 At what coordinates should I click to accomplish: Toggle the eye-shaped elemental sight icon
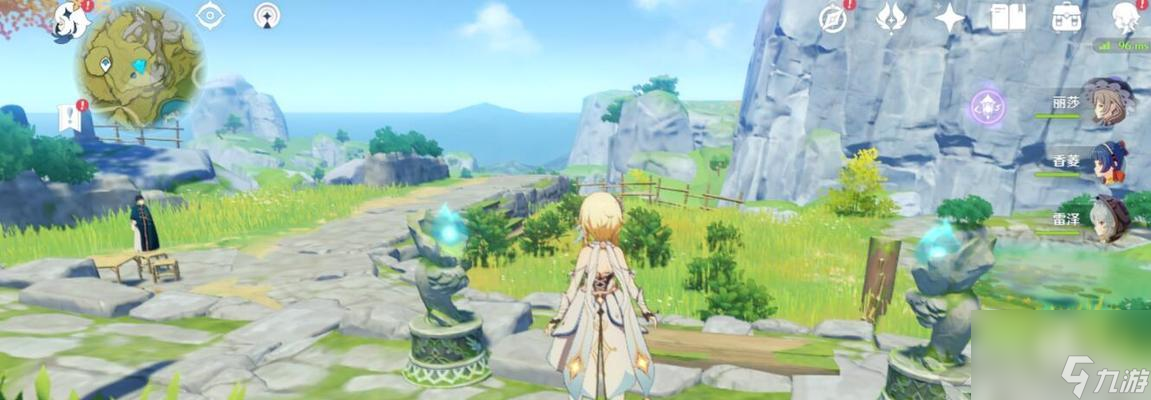[x=209, y=15]
